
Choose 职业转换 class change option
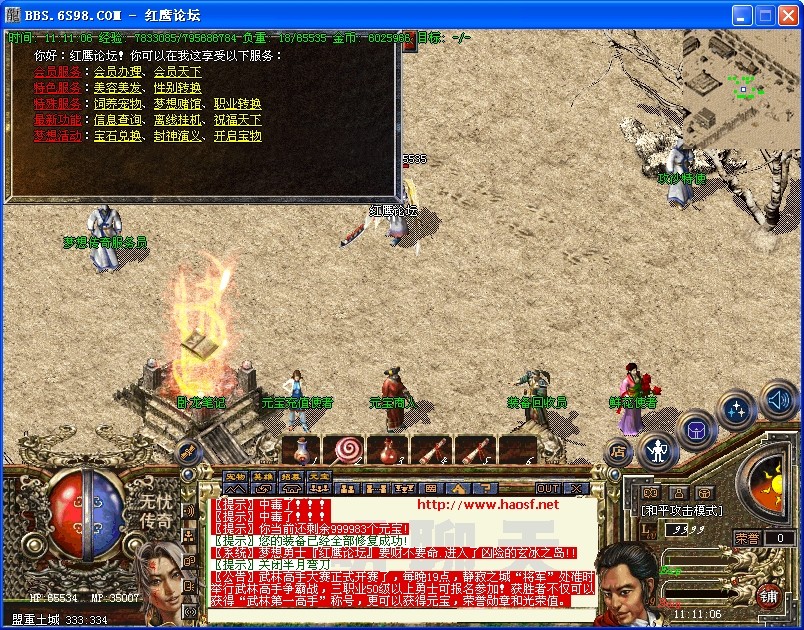pyautogui.click(x=237, y=104)
